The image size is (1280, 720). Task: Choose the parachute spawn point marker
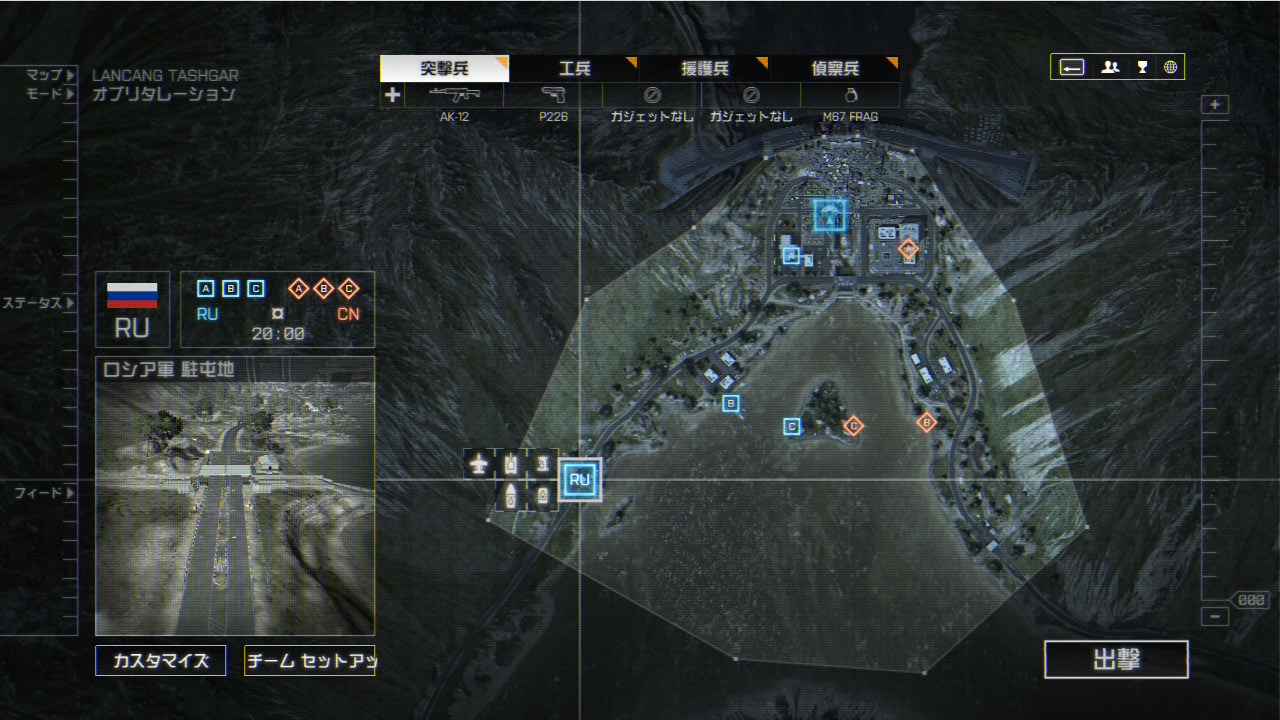pos(829,215)
